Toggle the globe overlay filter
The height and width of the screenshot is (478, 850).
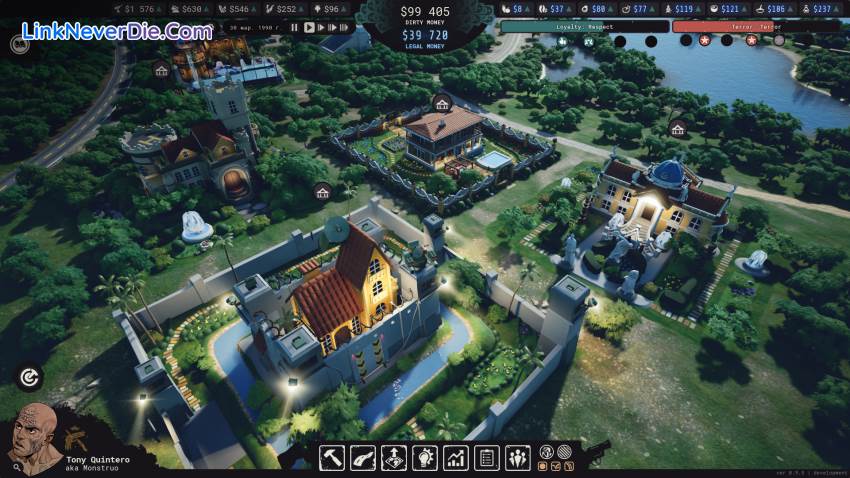[546, 451]
